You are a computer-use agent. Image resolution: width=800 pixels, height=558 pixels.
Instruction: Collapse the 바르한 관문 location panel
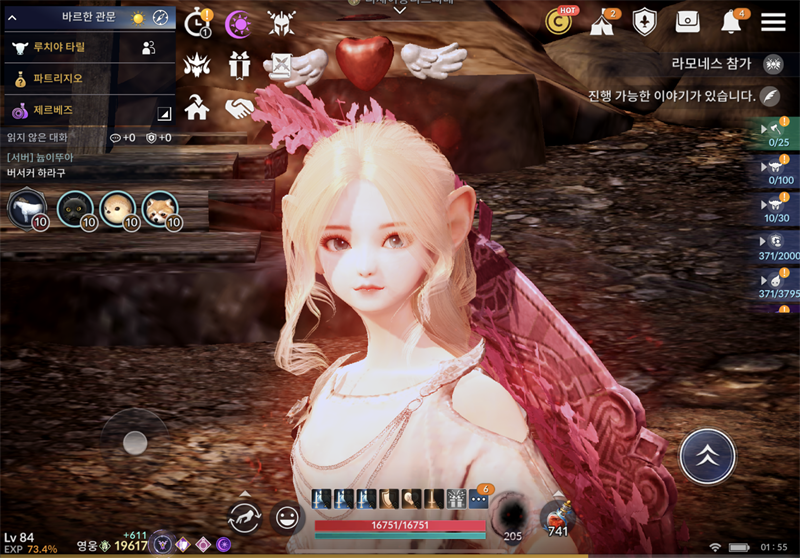14,17
